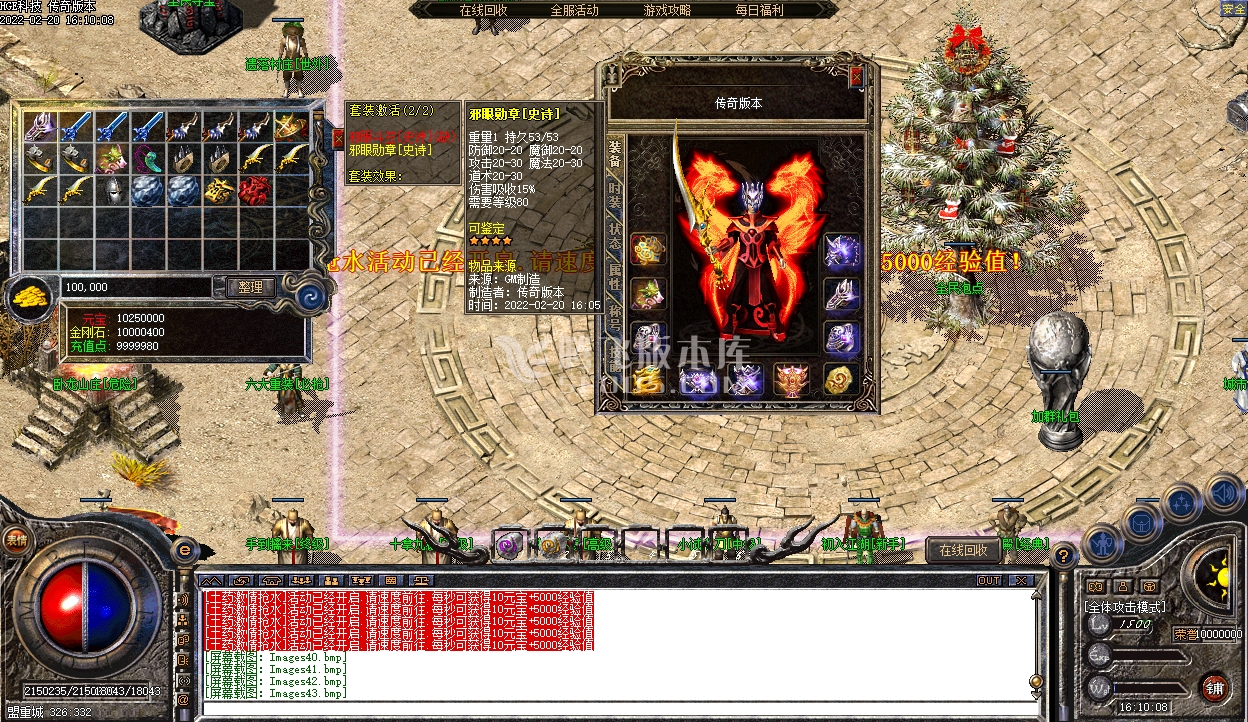Select the purple helmet in the bag
The height and width of the screenshot is (722, 1248).
[39, 126]
